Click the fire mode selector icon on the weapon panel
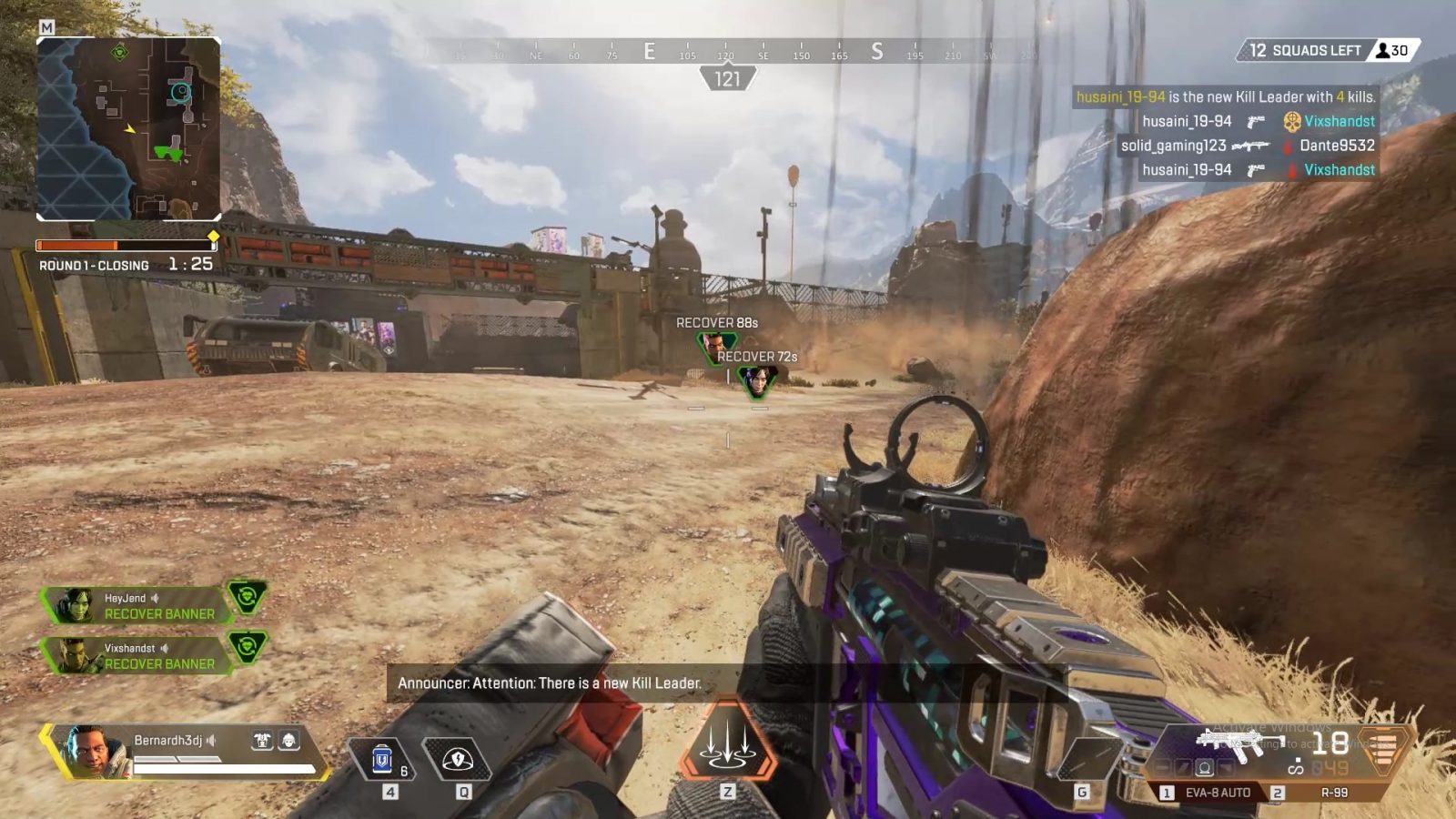The height and width of the screenshot is (819, 1456). [x=1205, y=767]
